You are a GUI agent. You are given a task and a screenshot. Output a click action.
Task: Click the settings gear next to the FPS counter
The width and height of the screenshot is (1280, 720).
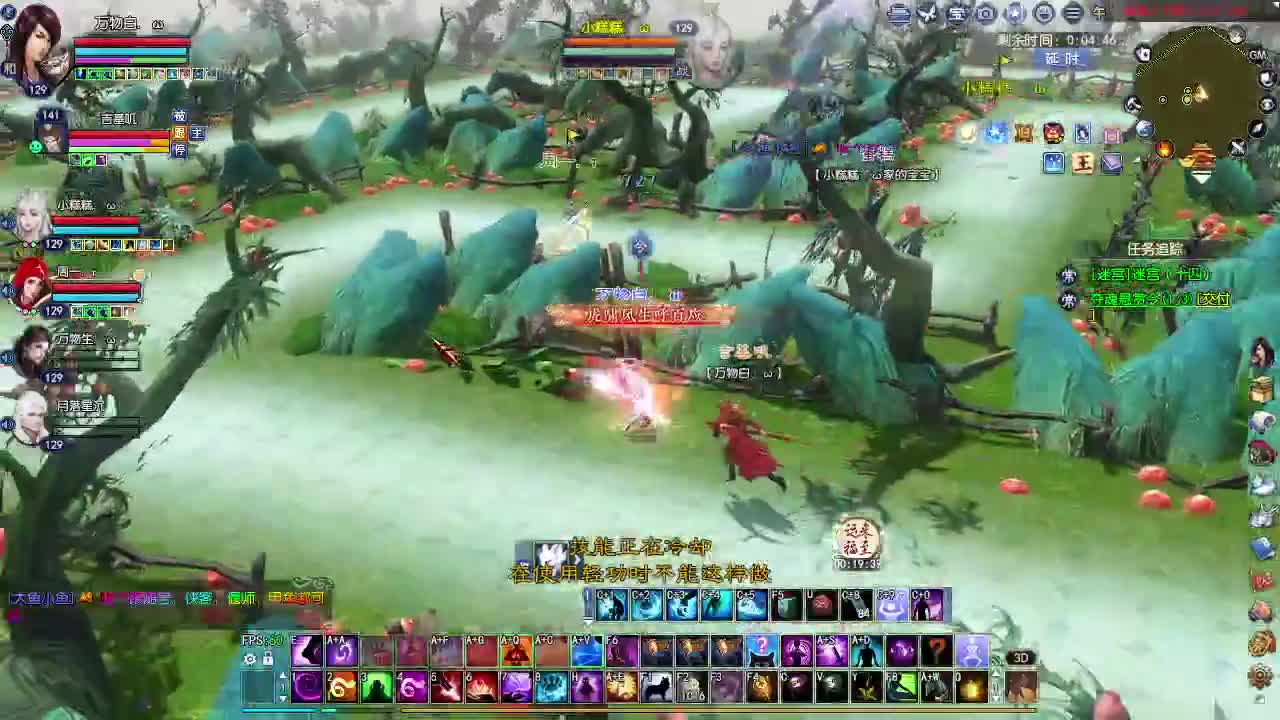pyautogui.click(x=248, y=657)
